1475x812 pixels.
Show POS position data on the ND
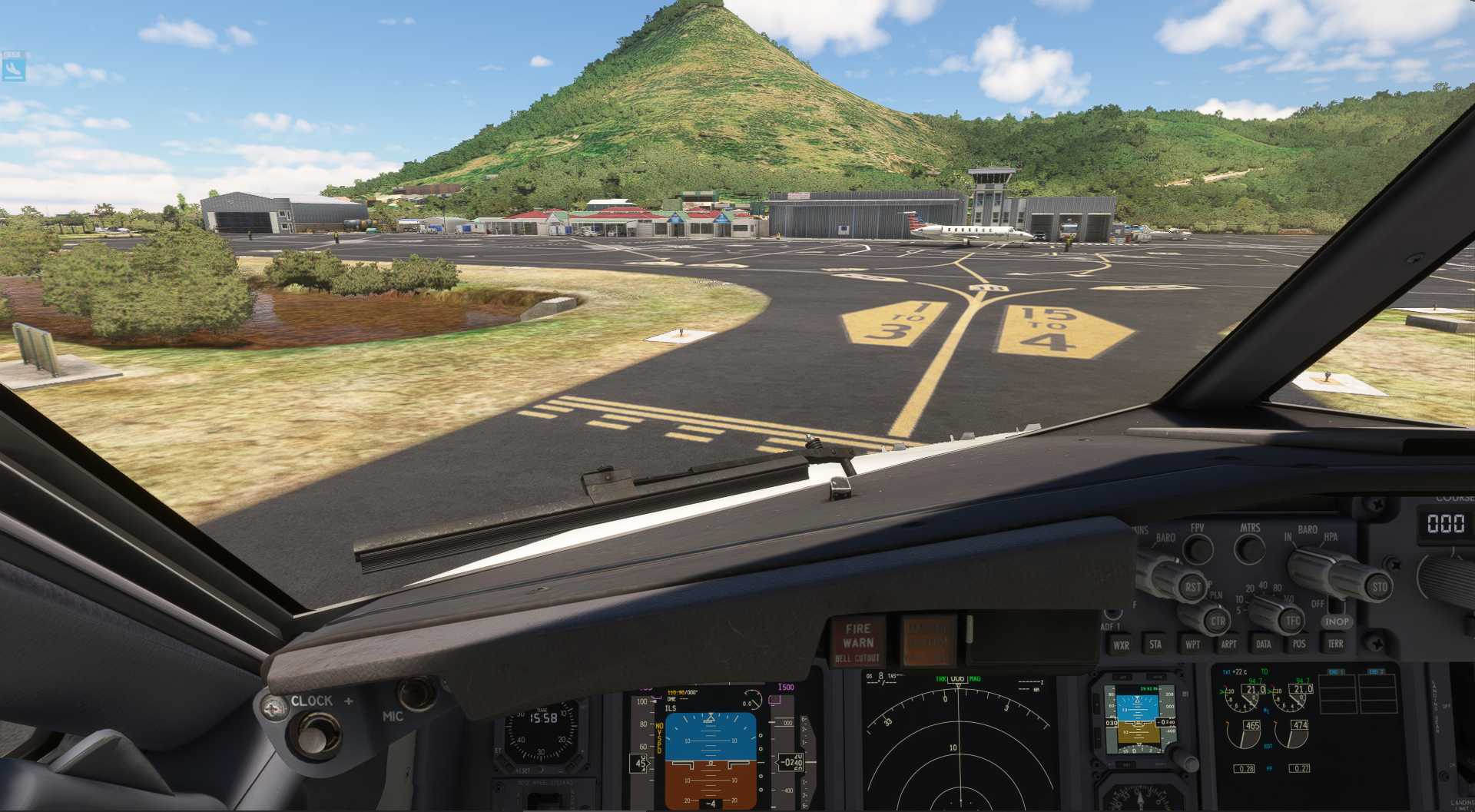pos(1299,644)
